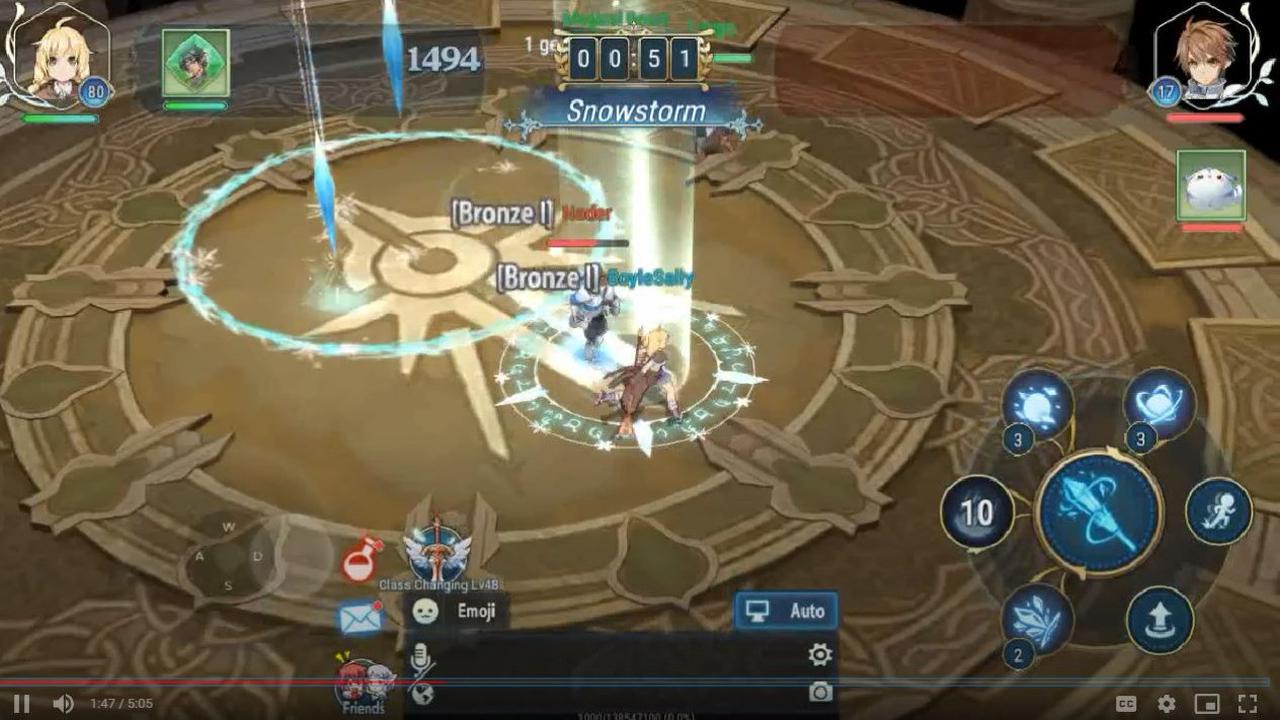Toggle Auto battle mode
This screenshot has height=720, width=1280.
pos(785,611)
